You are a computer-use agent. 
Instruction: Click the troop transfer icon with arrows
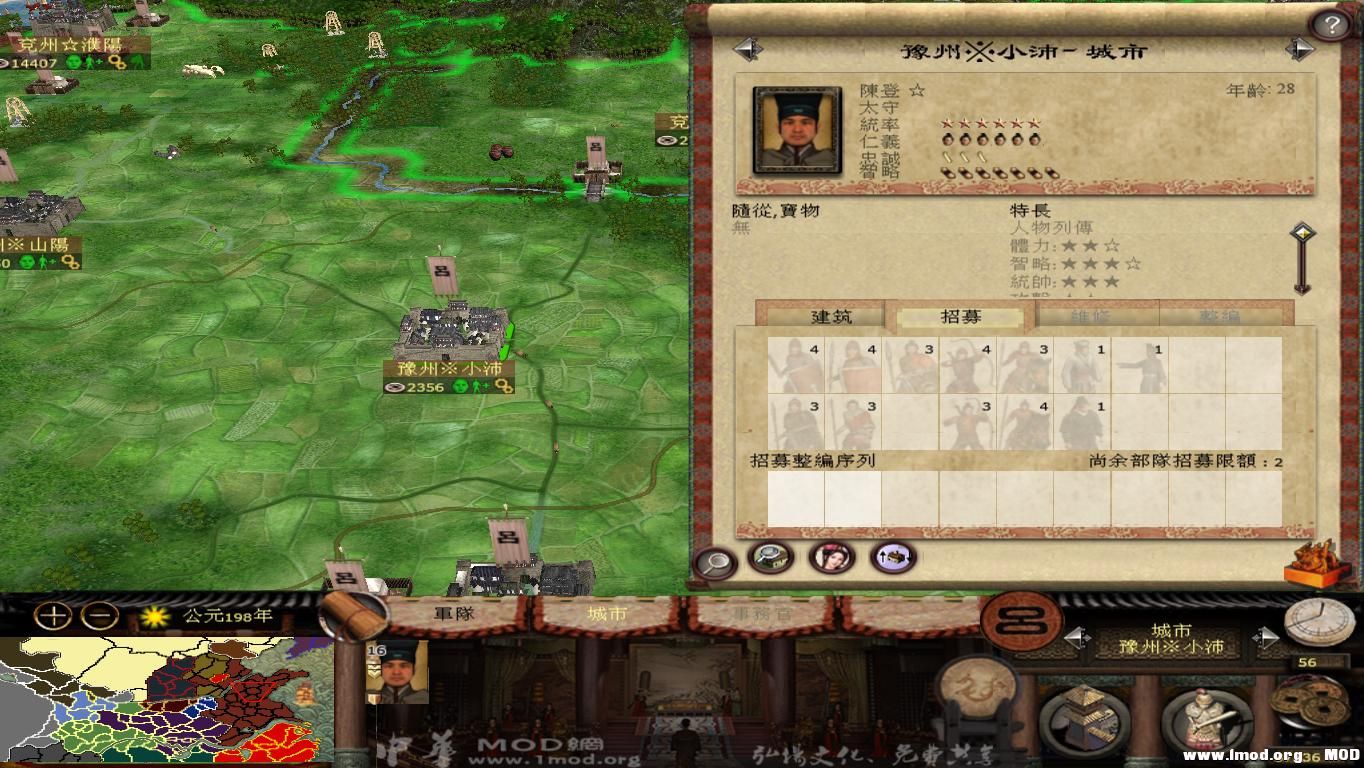(893, 559)
